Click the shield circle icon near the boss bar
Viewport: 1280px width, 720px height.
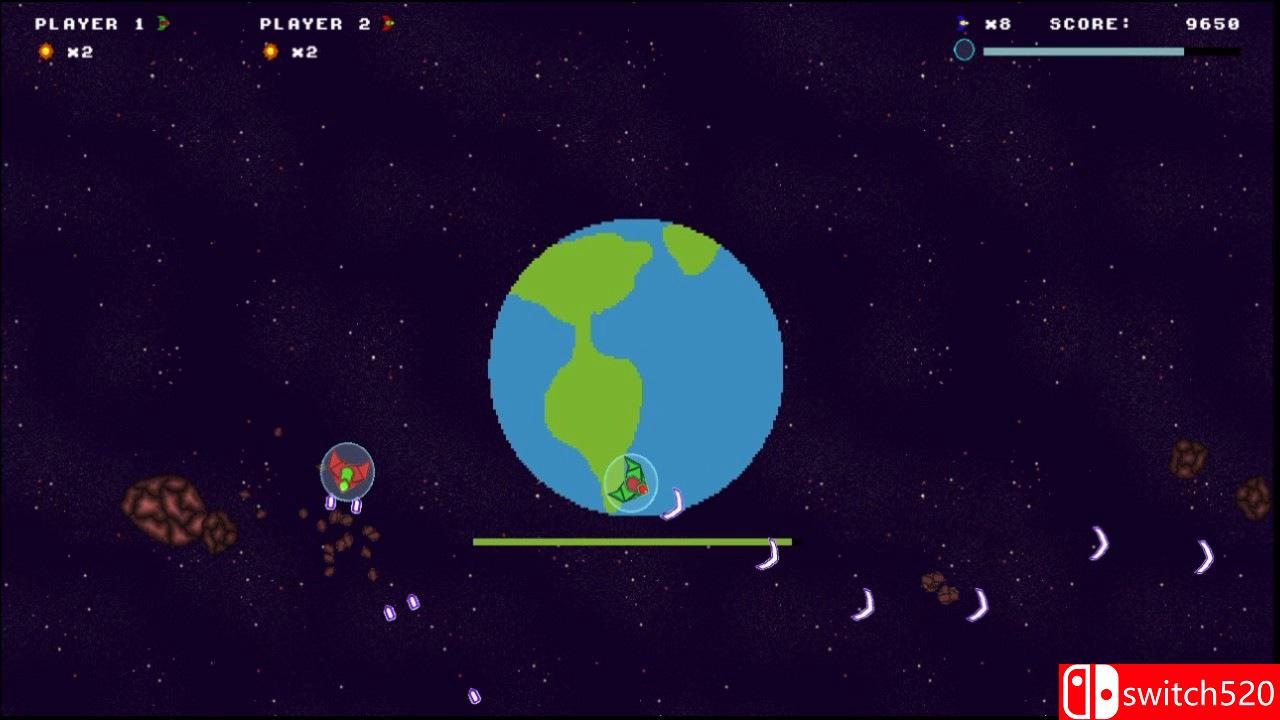pyautogui.click(x=964, y=49)
